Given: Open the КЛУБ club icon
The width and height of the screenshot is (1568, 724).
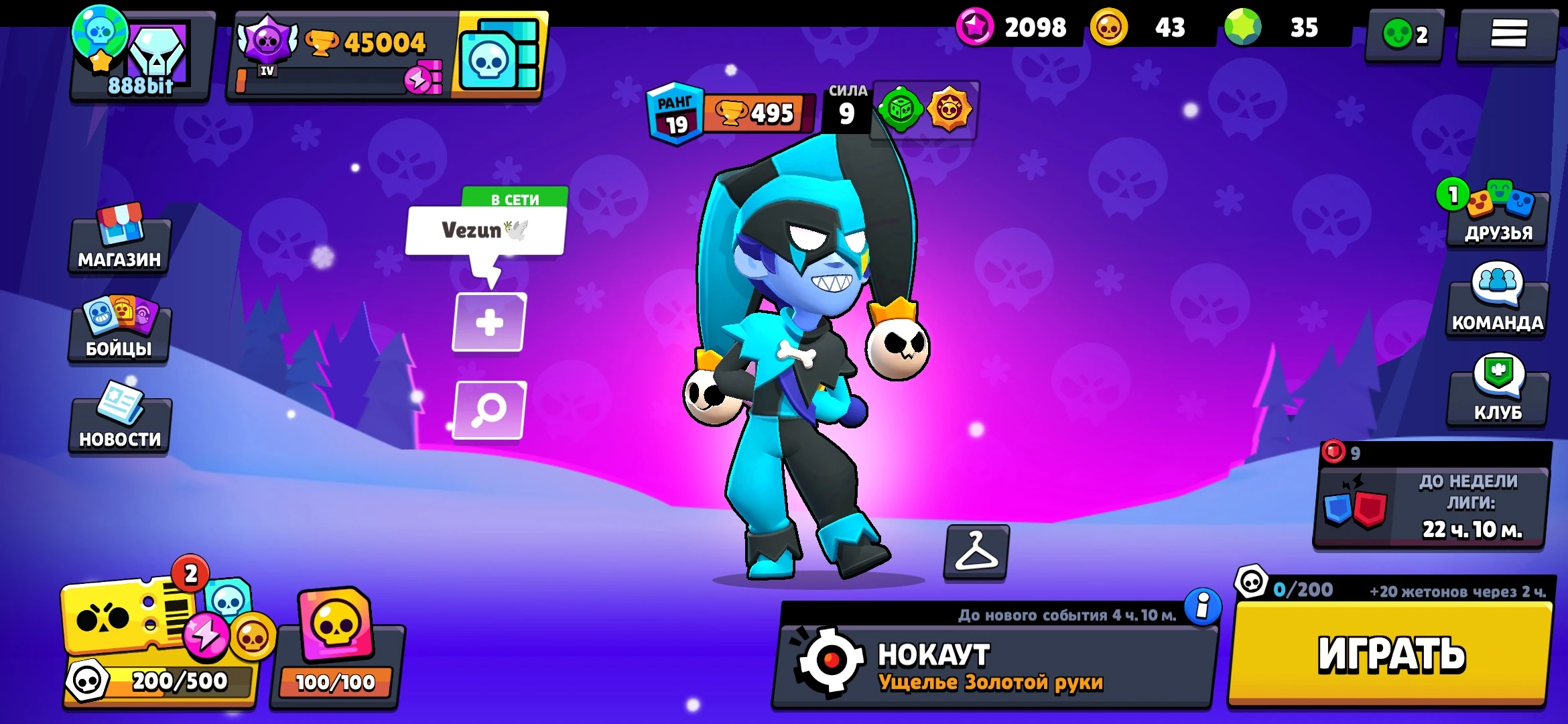Looking at the screenshot, I should pyautogui.click(x=1496, y=389).
